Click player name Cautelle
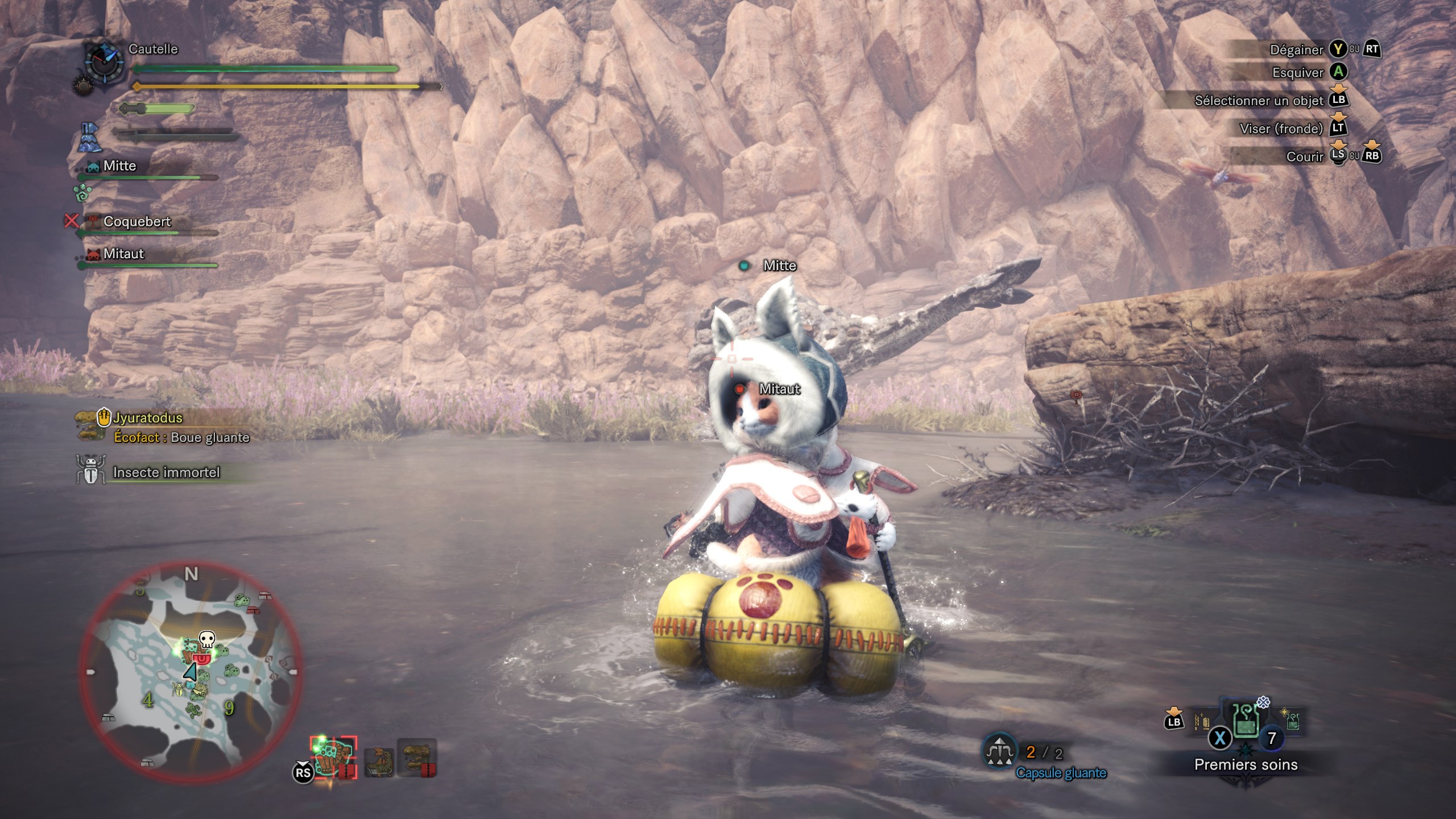The image size is (1456, 819). pos(153,49)
